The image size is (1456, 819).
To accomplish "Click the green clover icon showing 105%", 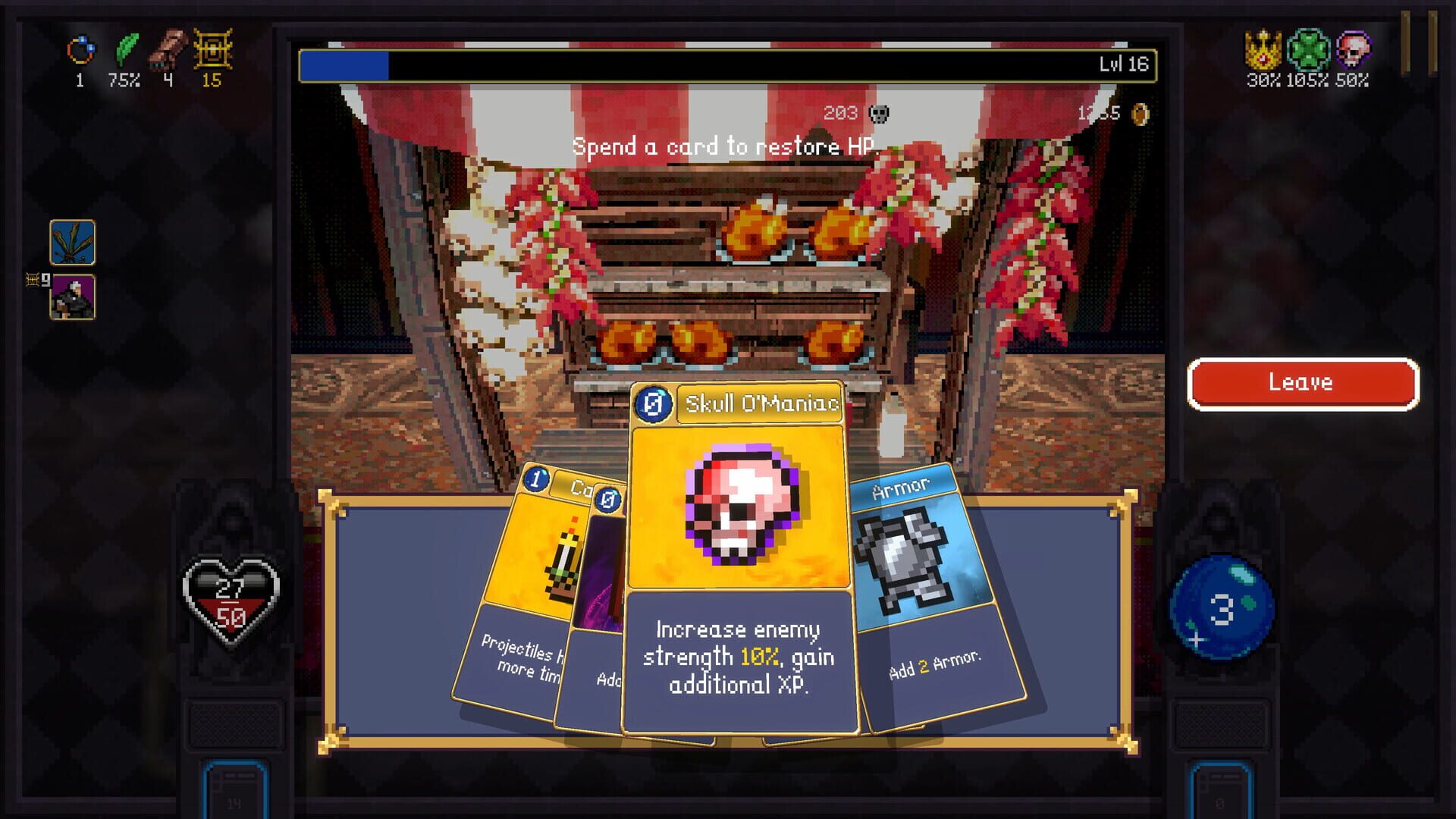I will pyautogui.click(x=1308, y=49).
